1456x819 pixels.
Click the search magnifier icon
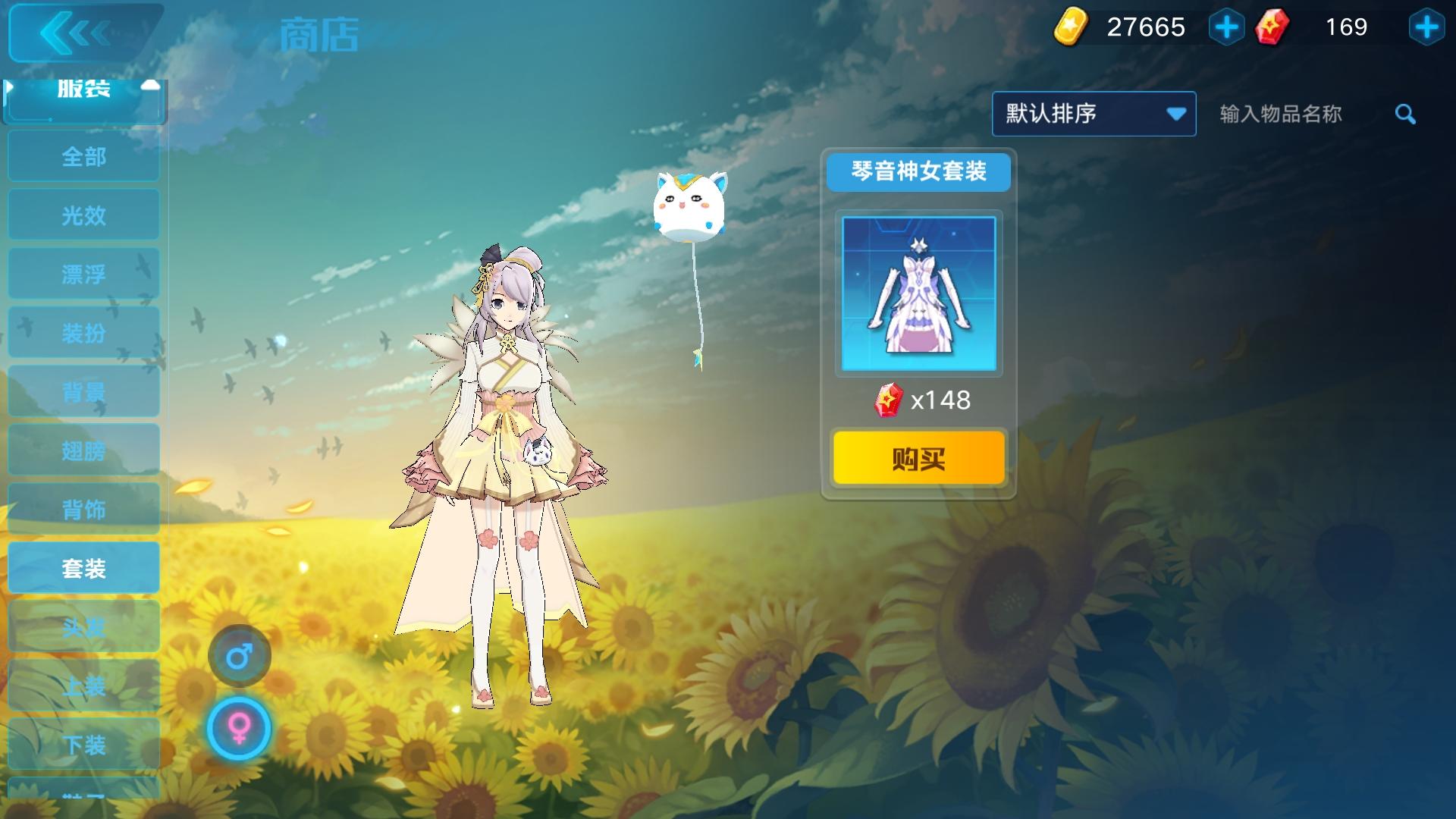click(1405, 114)
